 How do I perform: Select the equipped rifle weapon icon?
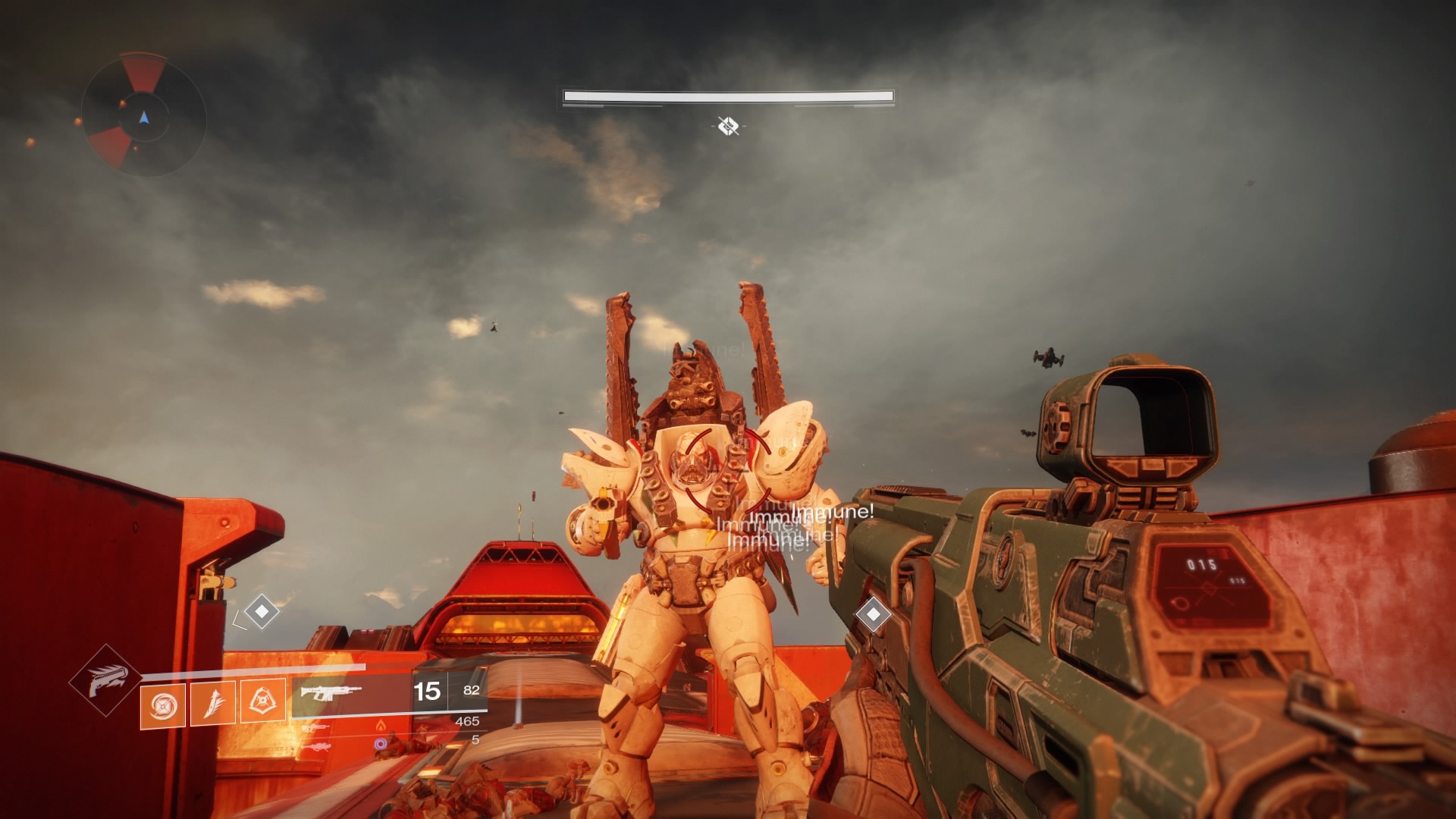pyautogui.click(x=331, y=692)
